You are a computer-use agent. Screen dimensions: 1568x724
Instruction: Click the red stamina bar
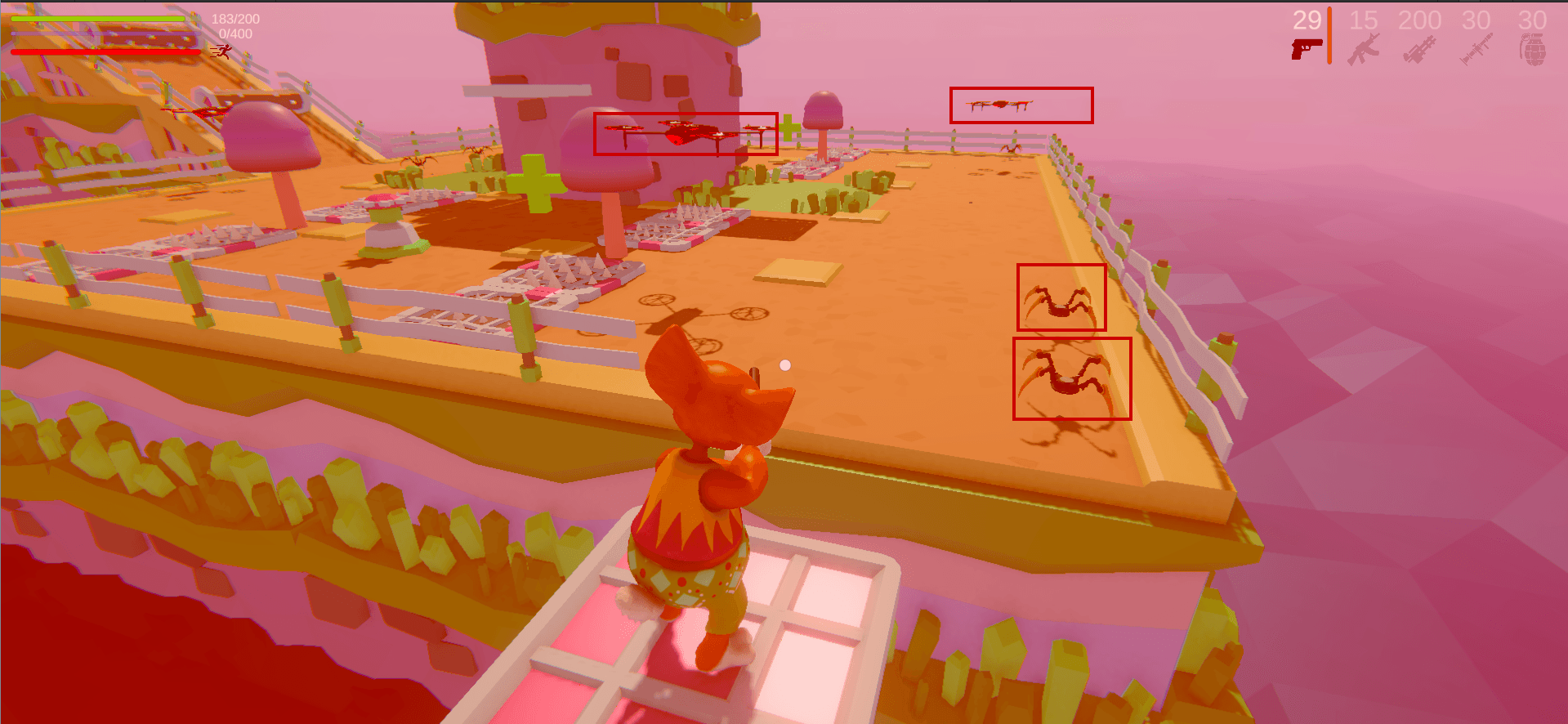tap(106, 51)
